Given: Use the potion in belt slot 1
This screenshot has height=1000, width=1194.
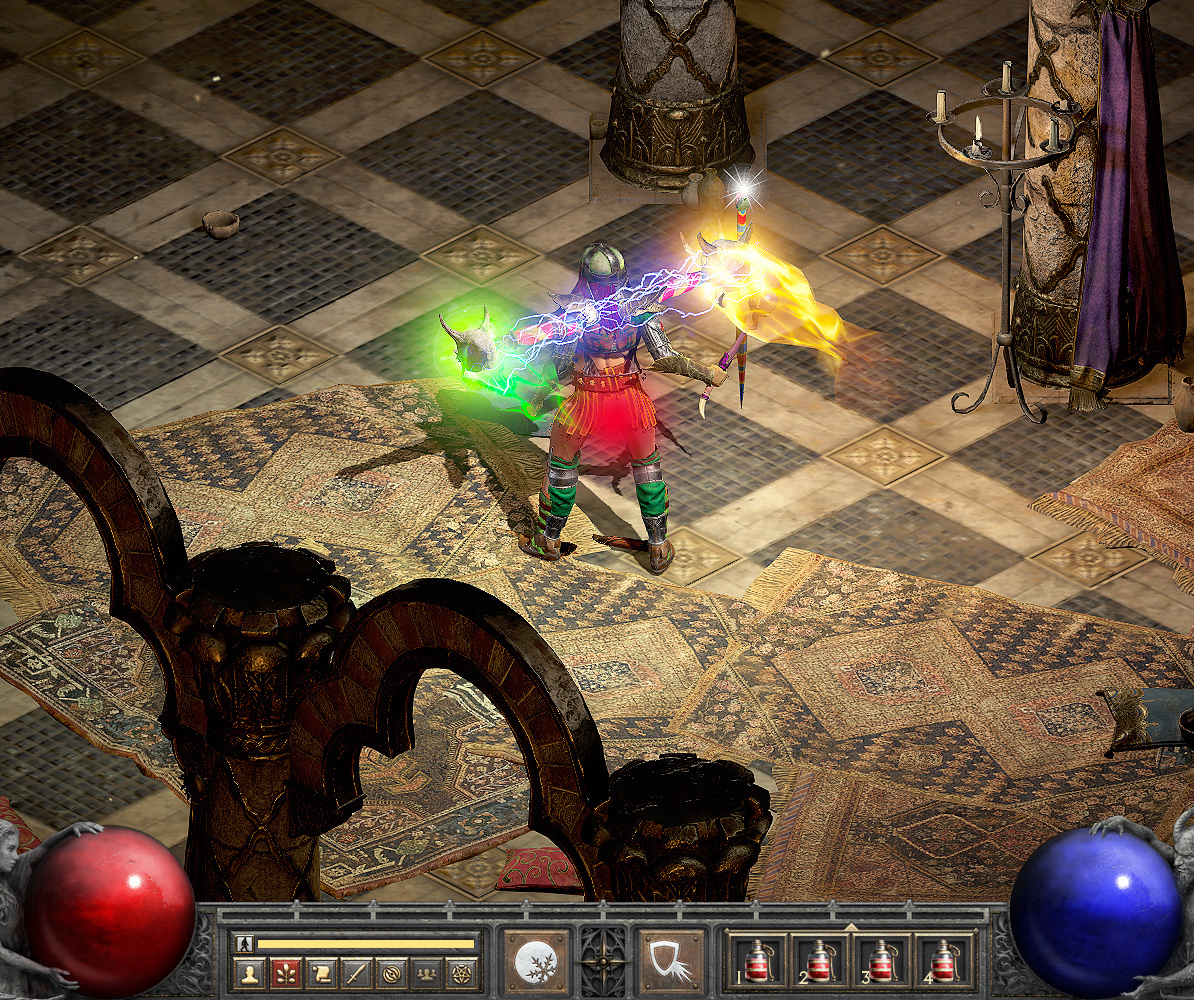Looking at the screenshot, I should click(x=756, y=962).
